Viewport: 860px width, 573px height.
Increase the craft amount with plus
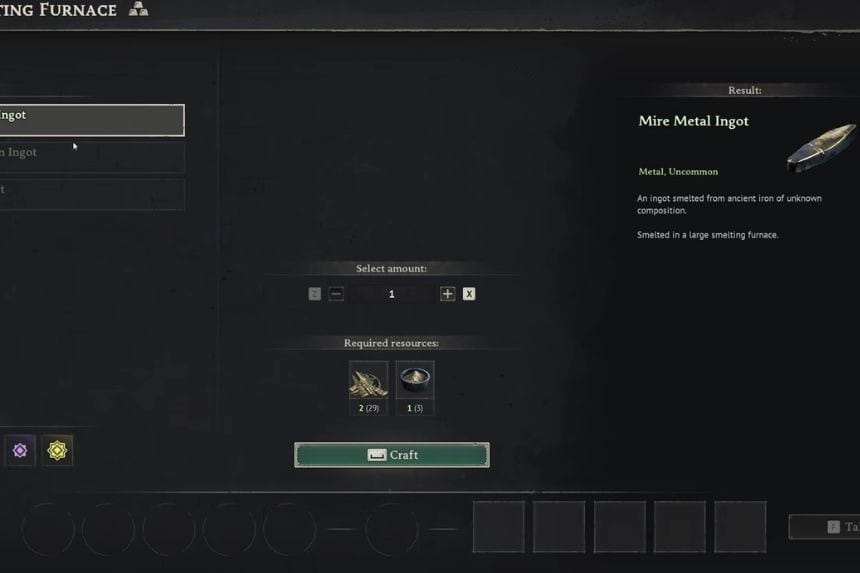448,294
